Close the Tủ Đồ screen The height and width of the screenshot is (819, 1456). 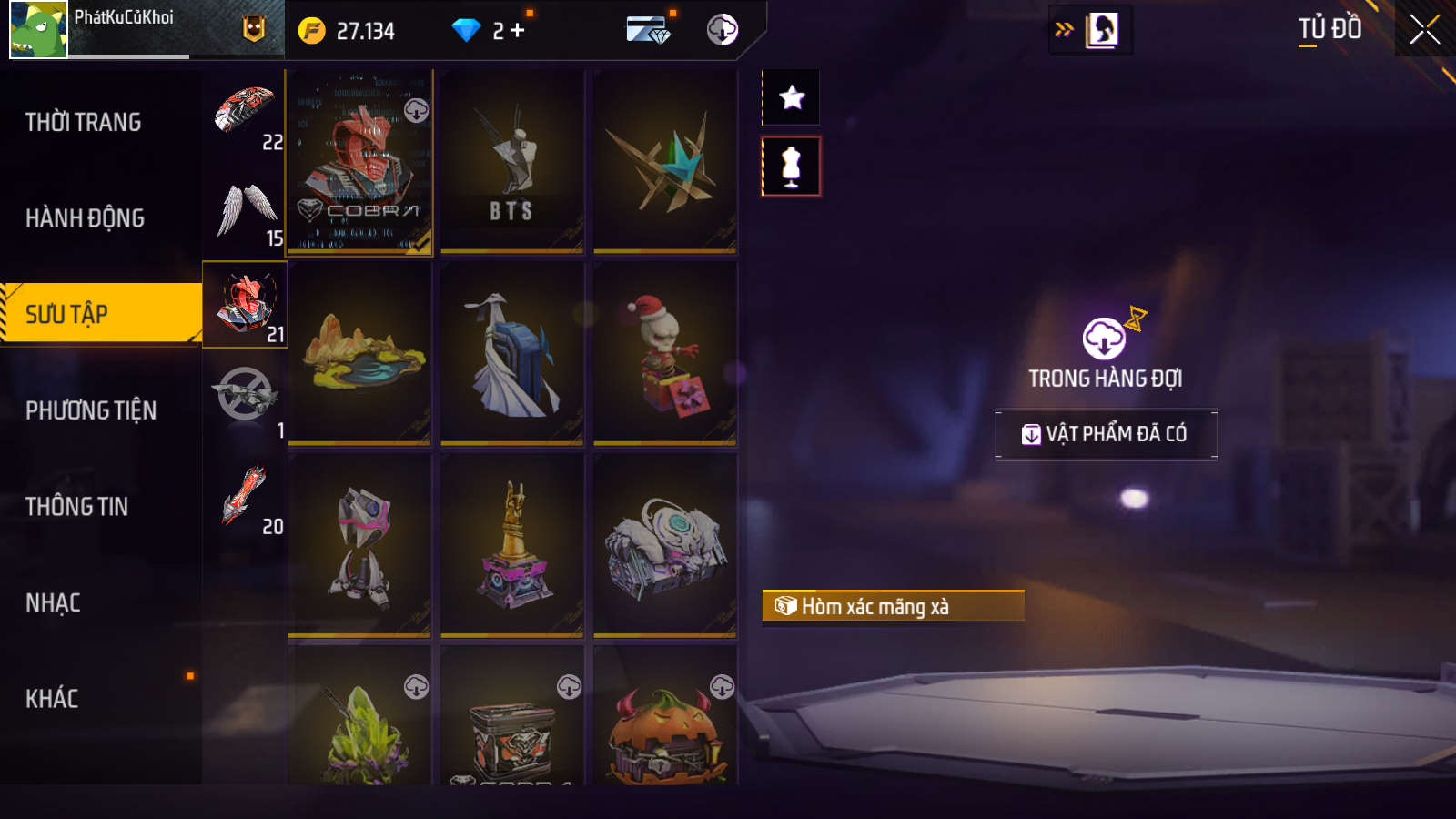(x=1424, y=29)
